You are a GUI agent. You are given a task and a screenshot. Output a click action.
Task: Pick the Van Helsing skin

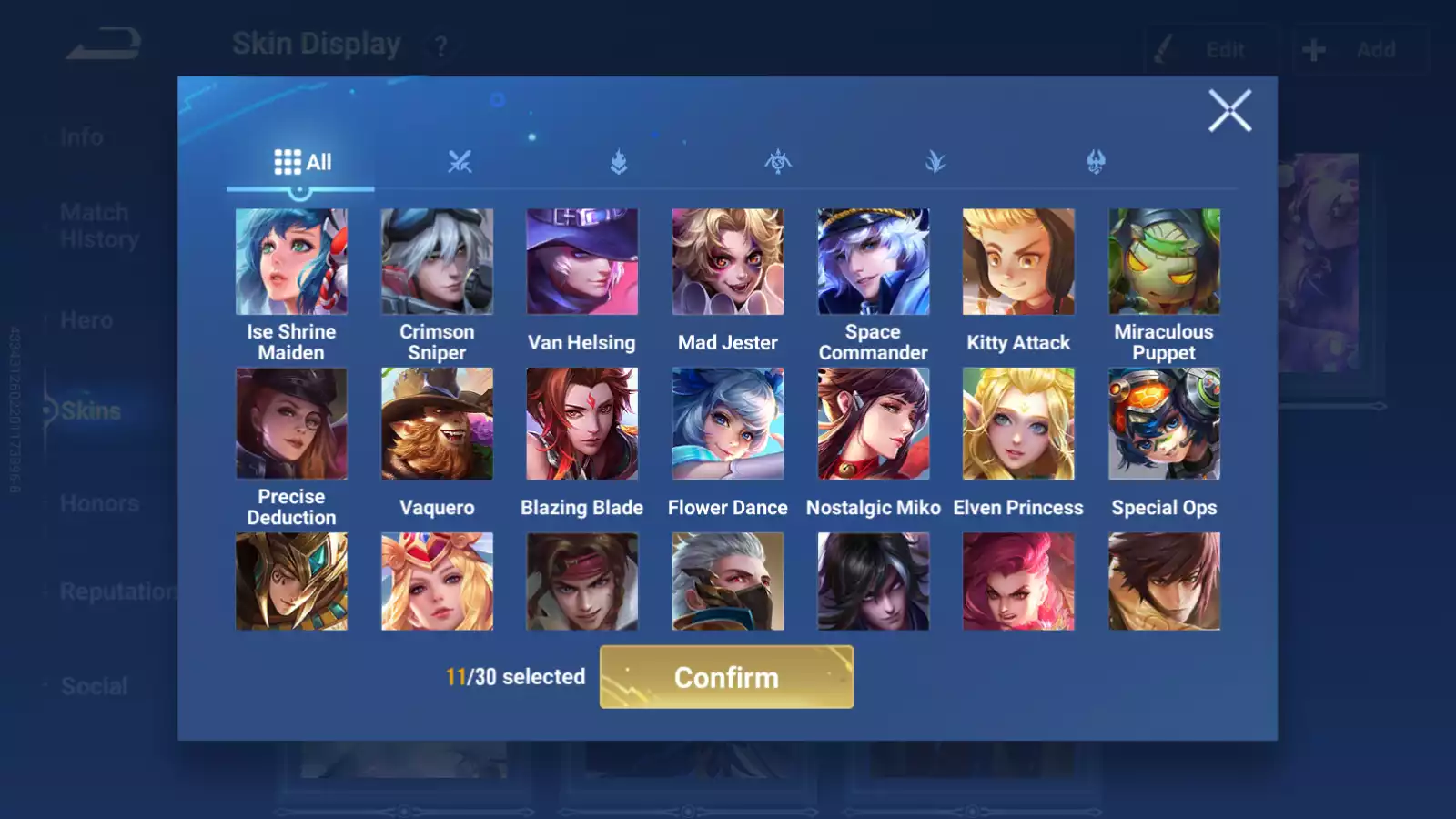[582, 262]
